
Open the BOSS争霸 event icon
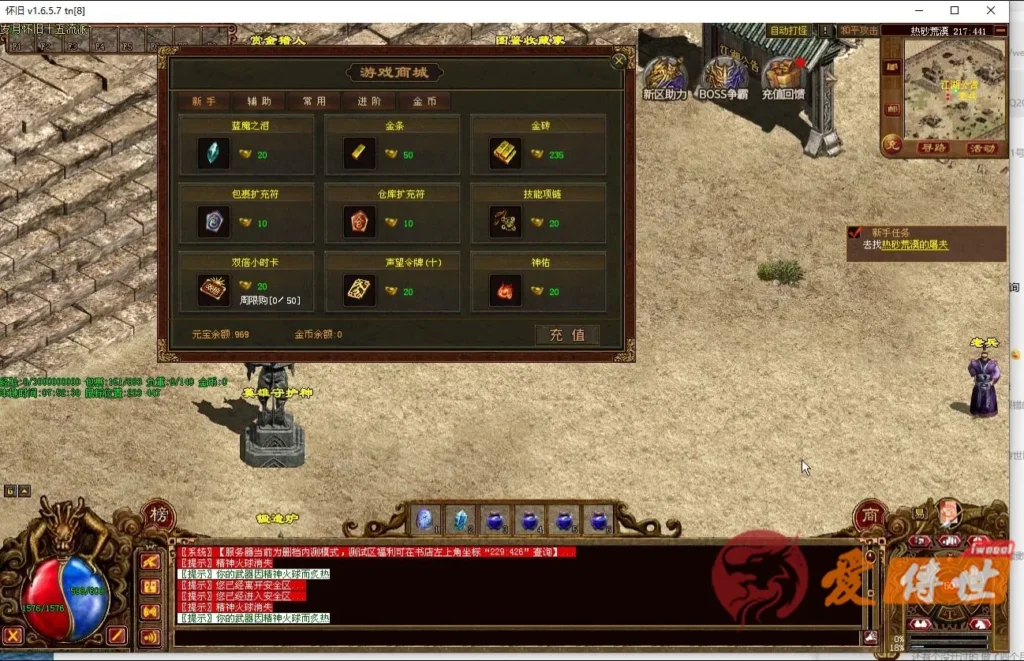click(723, 78)
